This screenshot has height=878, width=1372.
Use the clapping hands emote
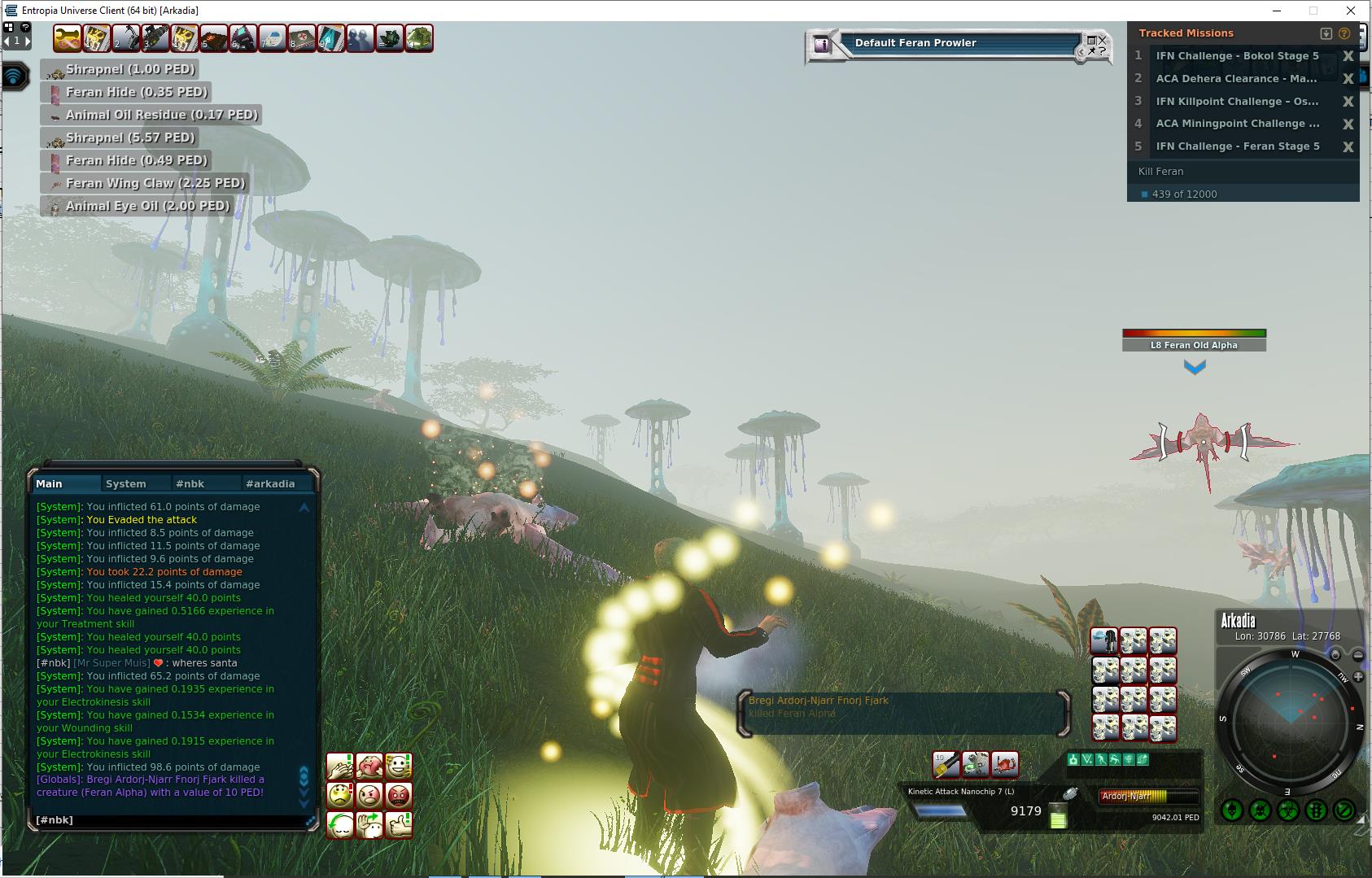[x=340, y=766]
